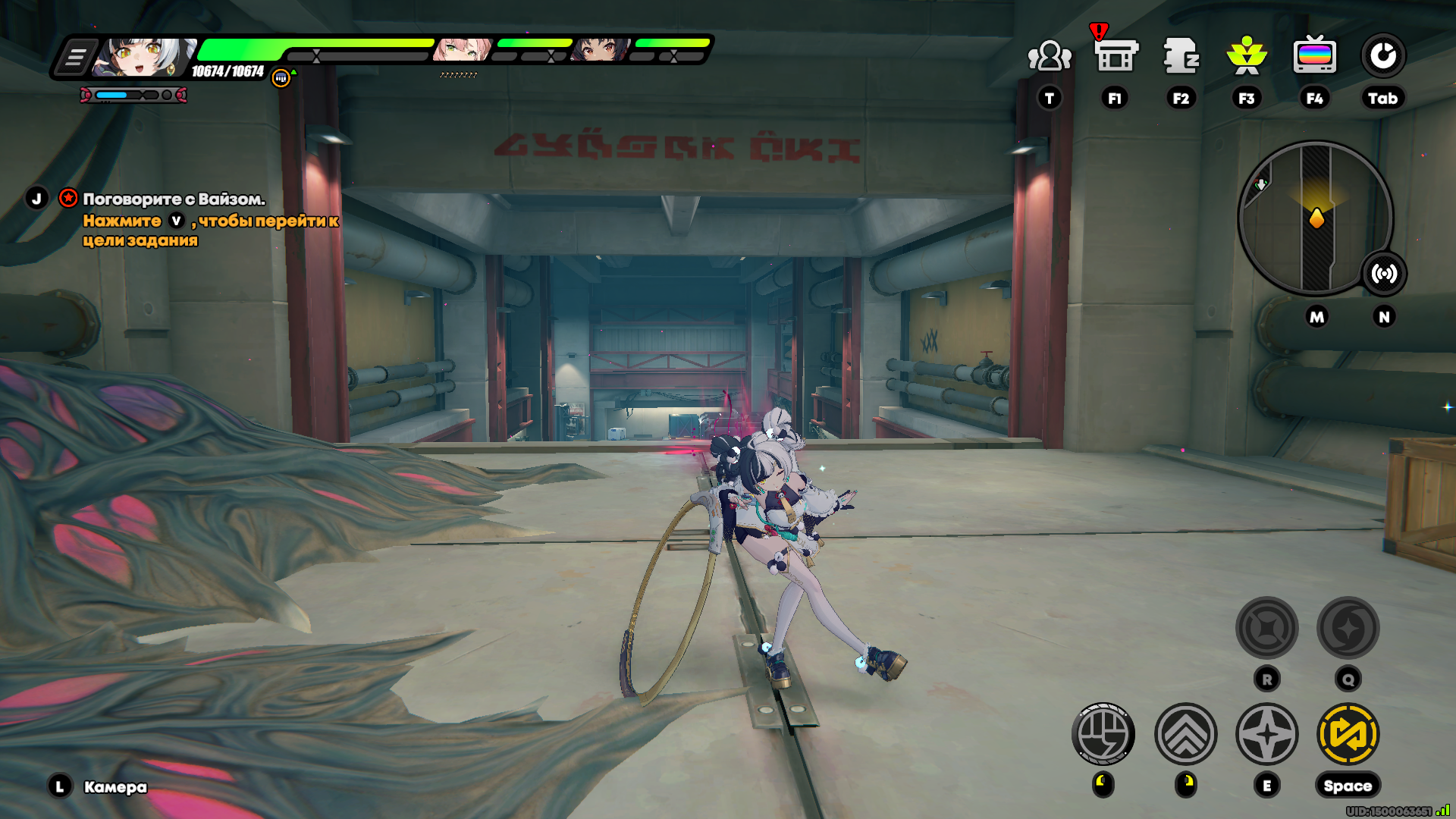Toggle the Камера camera option
Image resolution: width=1456 pixels, height=819 pixels.
115,787
